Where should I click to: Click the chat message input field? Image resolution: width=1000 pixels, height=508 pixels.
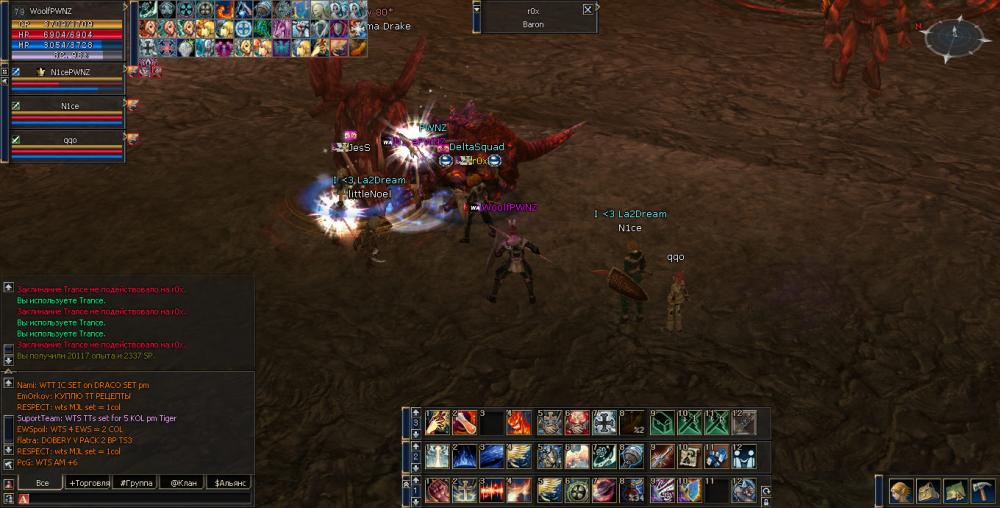point(130,498)
